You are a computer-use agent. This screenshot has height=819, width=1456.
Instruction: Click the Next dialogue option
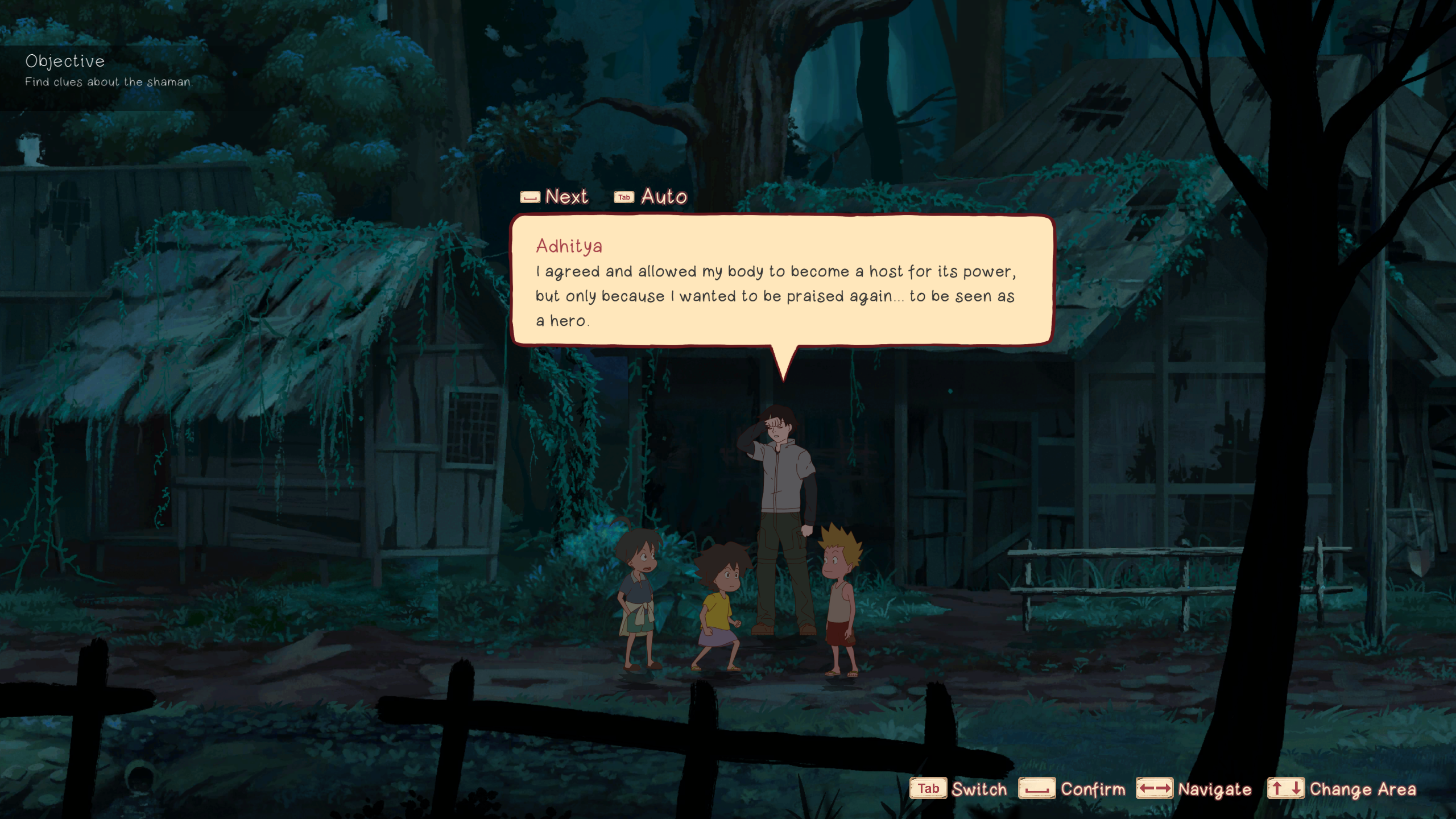click(x=555, y=197)
